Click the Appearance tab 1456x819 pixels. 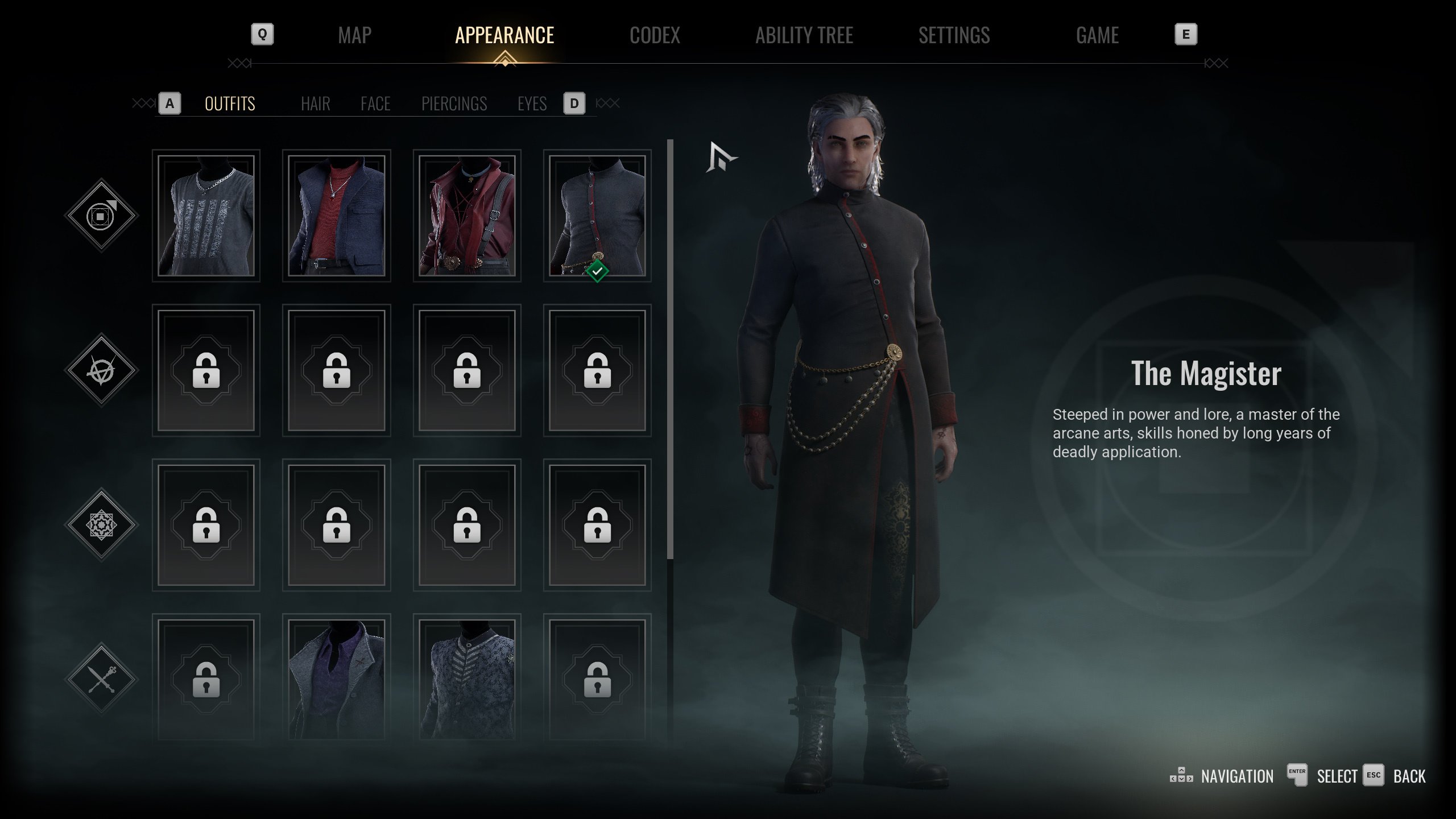tap(504, 35)
